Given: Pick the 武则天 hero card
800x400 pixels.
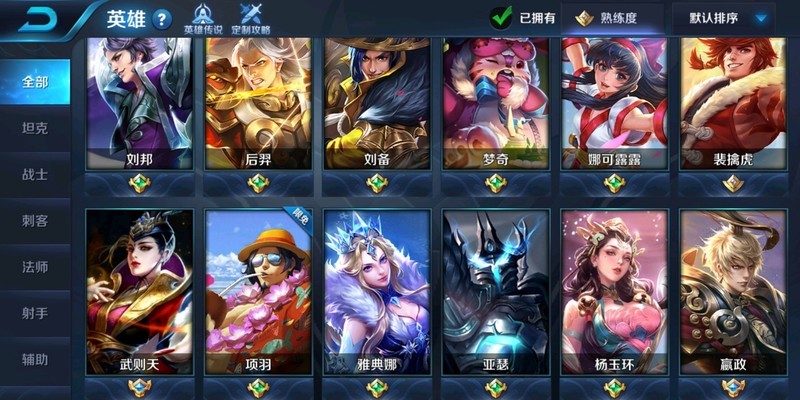Looking at the screenshot, I should (x=139, y=292).
